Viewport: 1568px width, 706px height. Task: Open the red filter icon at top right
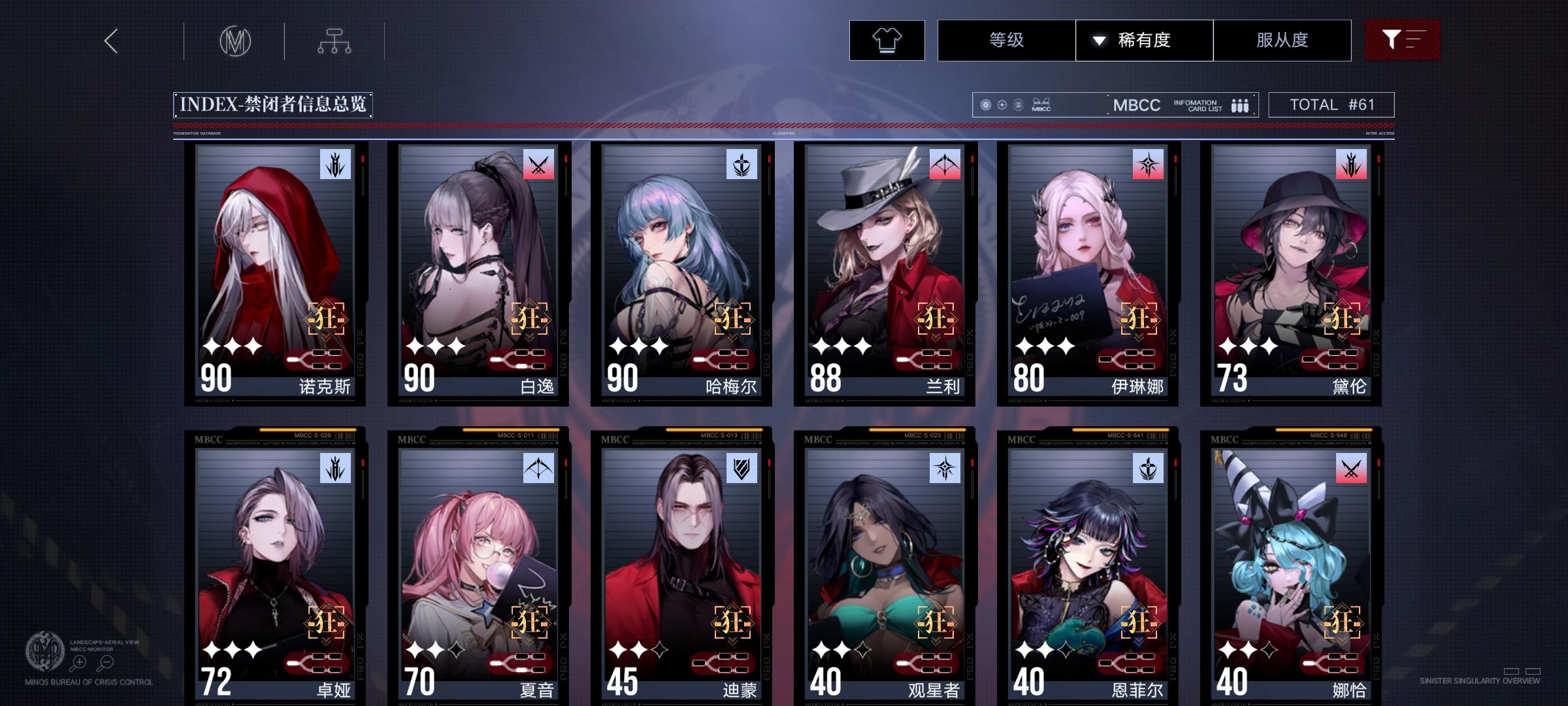[x=1402, y=40]
